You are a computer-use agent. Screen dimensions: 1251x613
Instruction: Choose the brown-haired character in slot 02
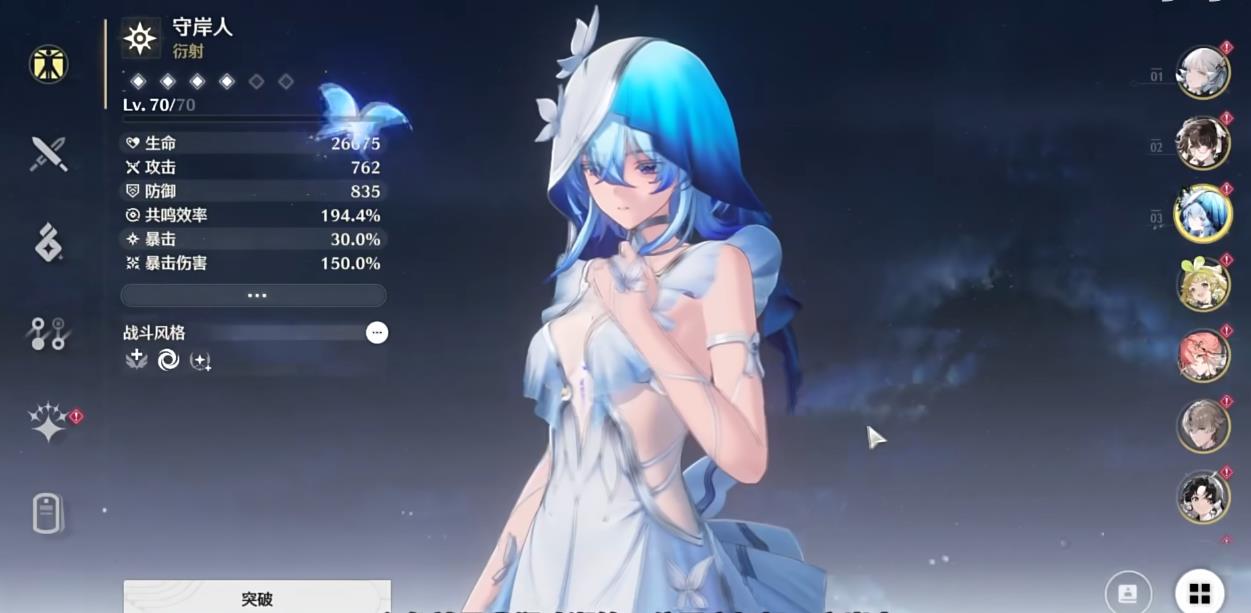pyautogui.click(x=1202, y=144)
